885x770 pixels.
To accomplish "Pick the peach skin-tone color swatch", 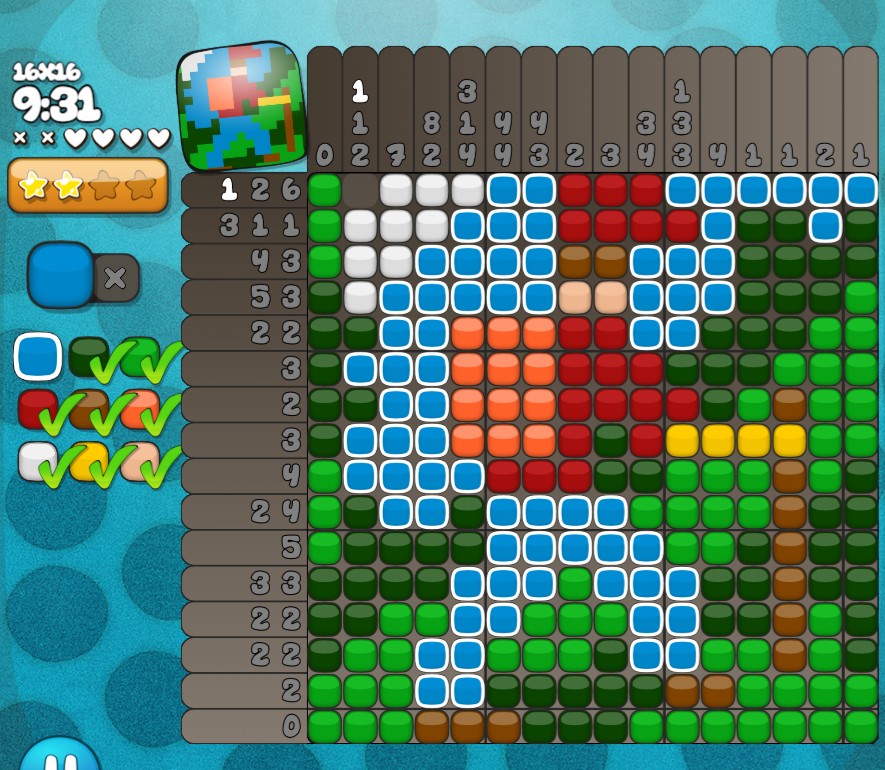I will (x=138, y=460).
